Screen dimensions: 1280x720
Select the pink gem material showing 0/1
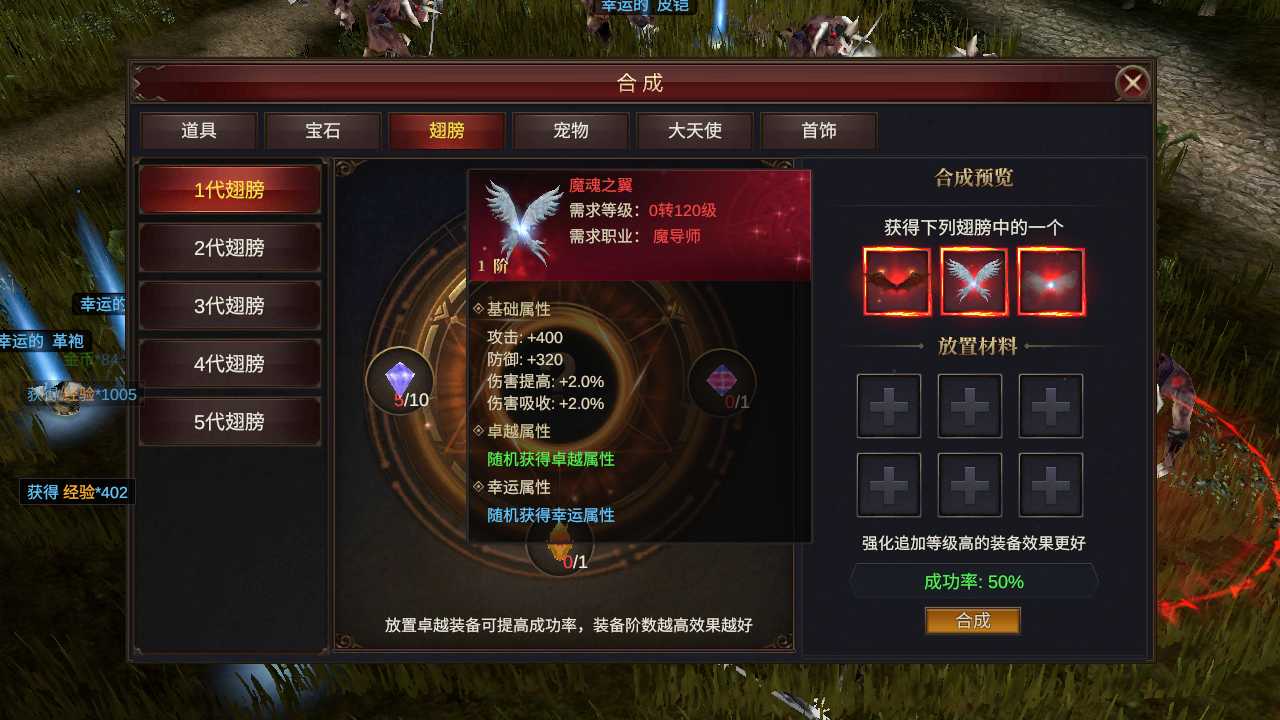click(722, 380)
